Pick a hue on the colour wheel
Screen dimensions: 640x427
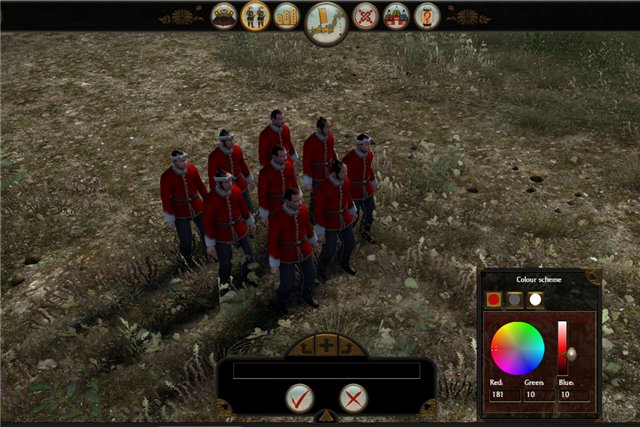[x=517, y=347]
